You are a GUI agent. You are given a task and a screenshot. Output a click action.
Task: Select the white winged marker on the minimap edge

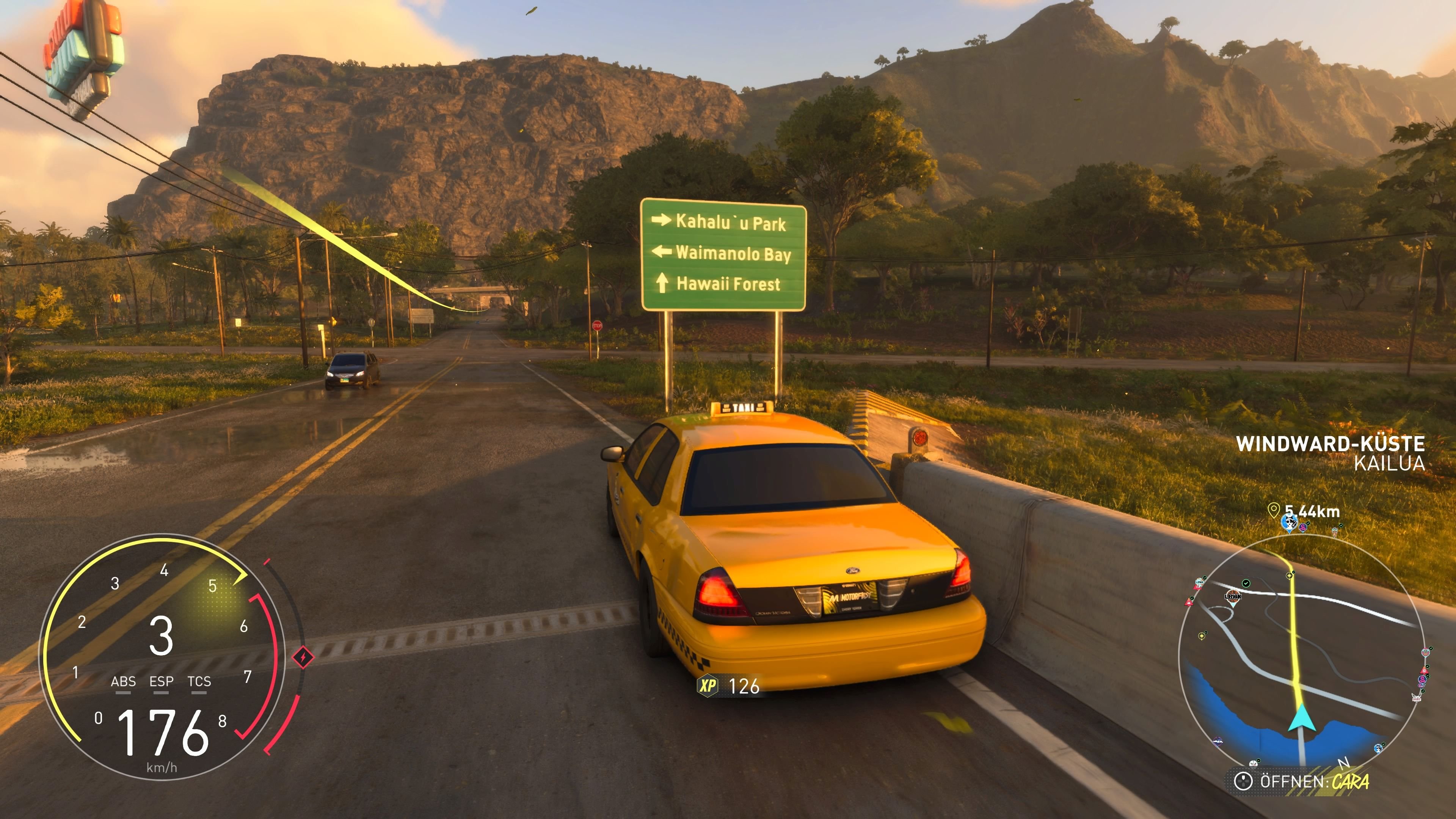1417,698
